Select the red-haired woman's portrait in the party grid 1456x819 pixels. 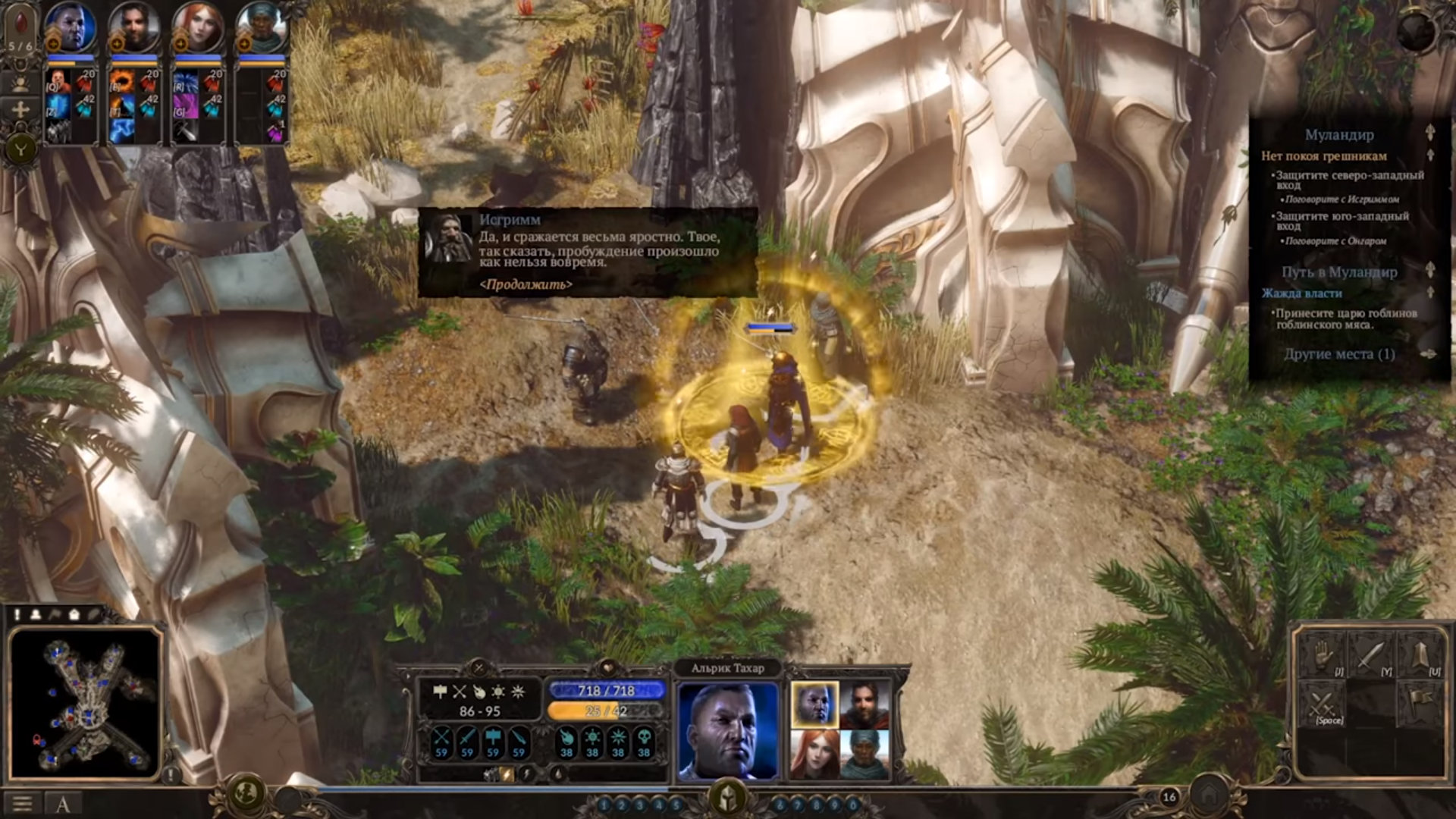point(814,753)
